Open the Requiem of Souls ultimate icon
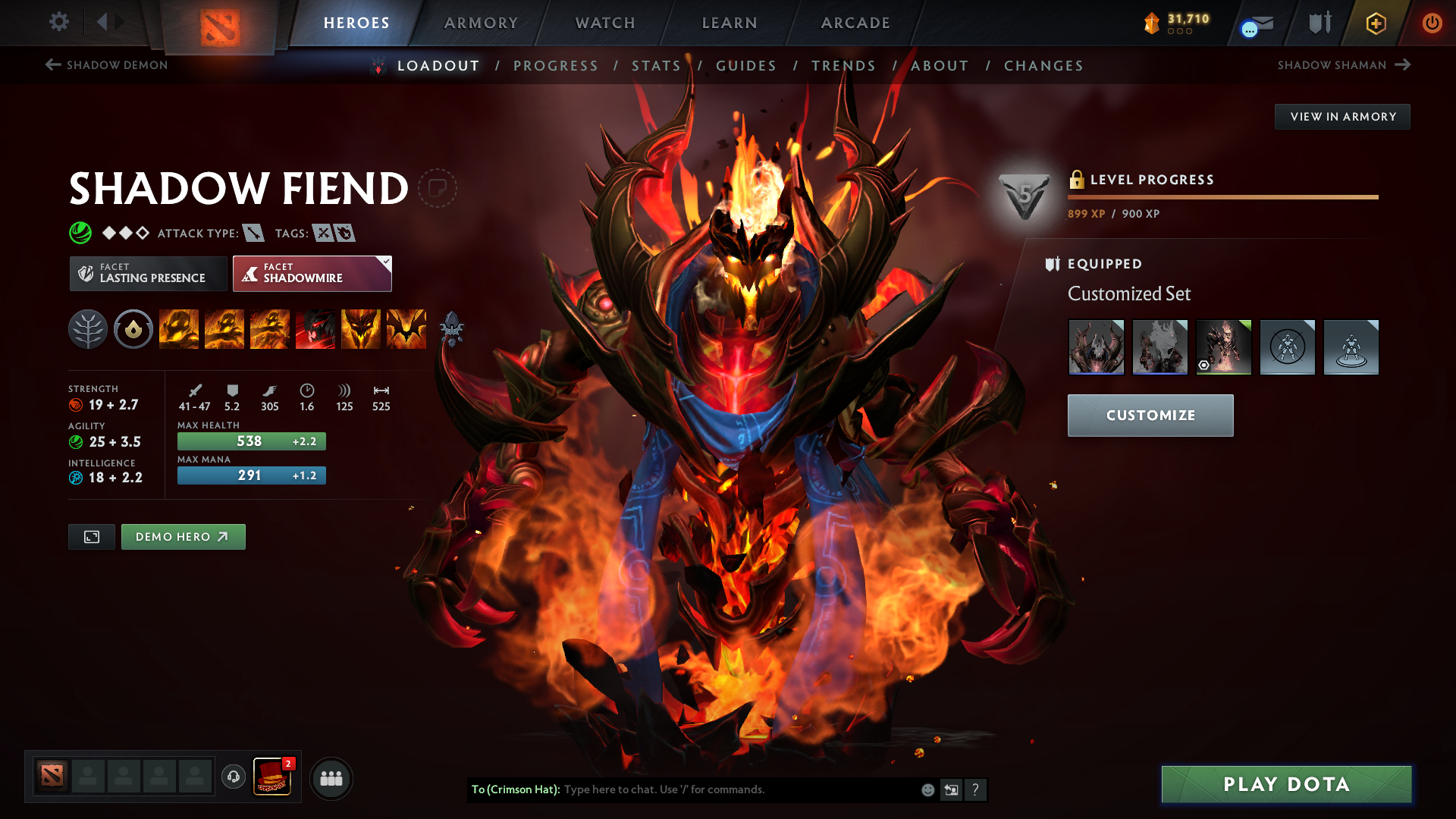The image size is (1456, 819). [406, 329]
